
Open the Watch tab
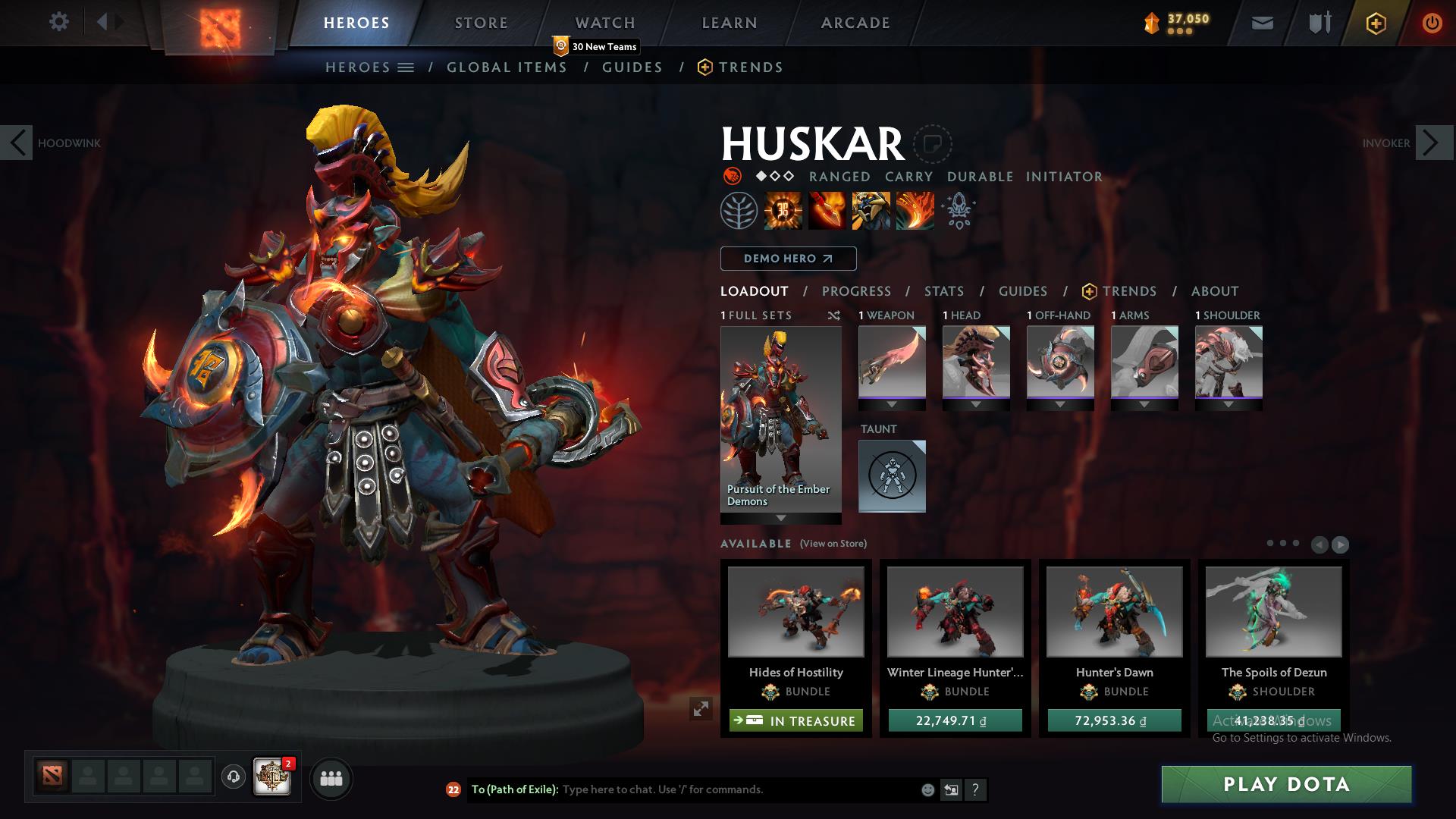pos(604,23)
